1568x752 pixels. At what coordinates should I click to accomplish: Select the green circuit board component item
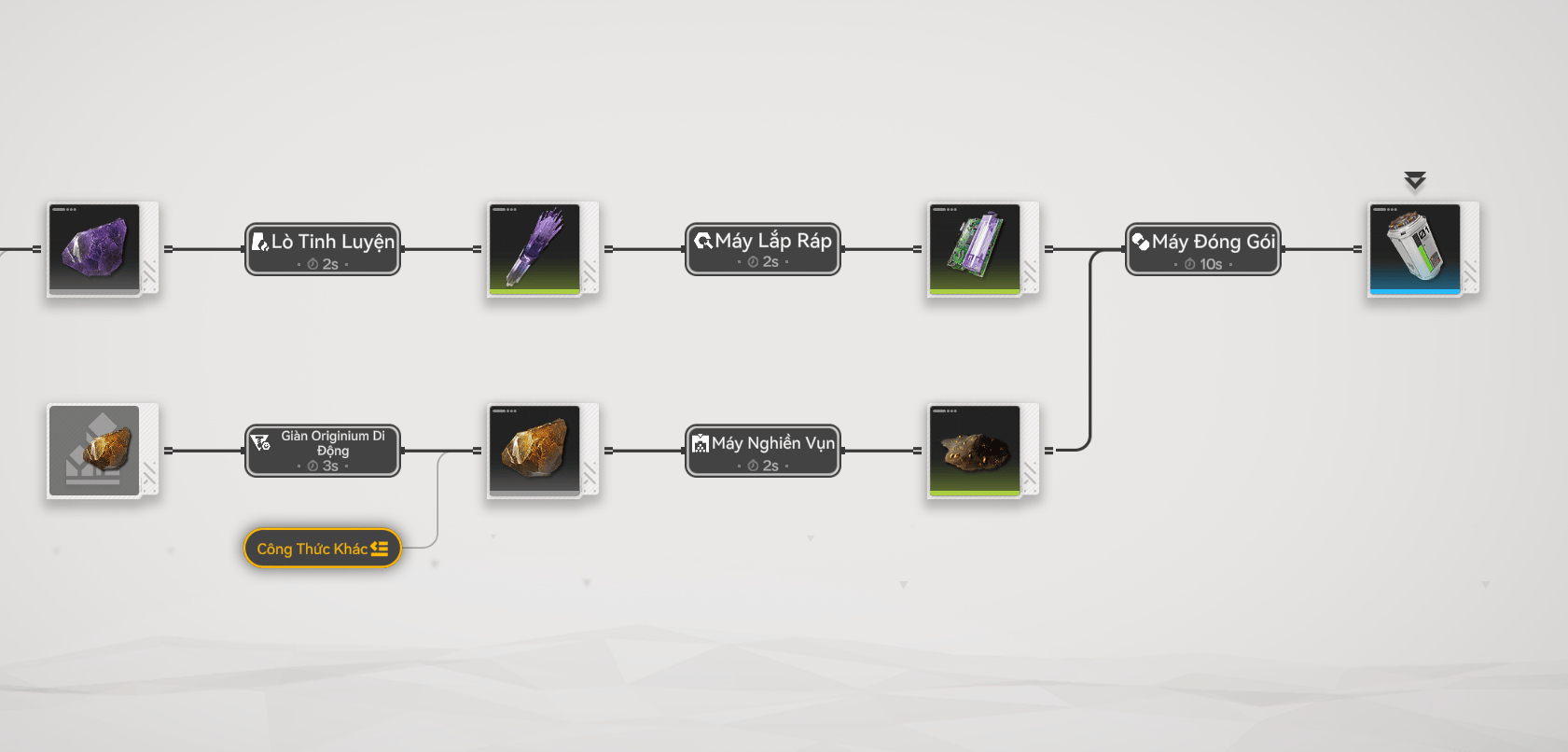pyautogui.click(x=975, y=249)
